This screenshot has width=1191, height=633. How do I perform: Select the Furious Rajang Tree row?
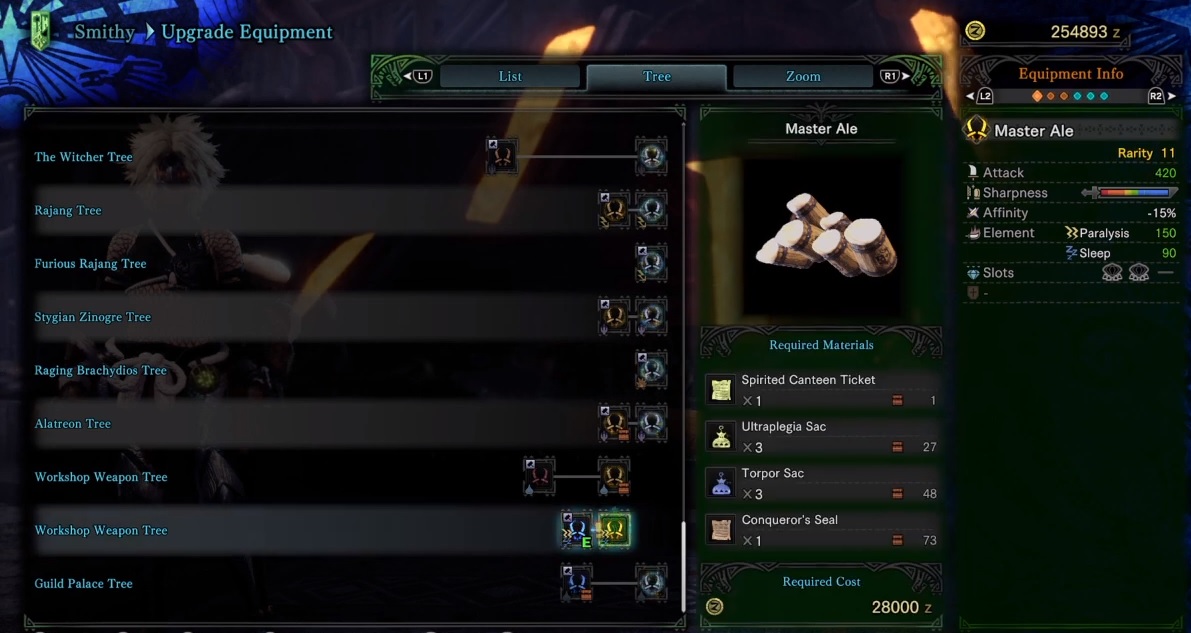[91, 264]
